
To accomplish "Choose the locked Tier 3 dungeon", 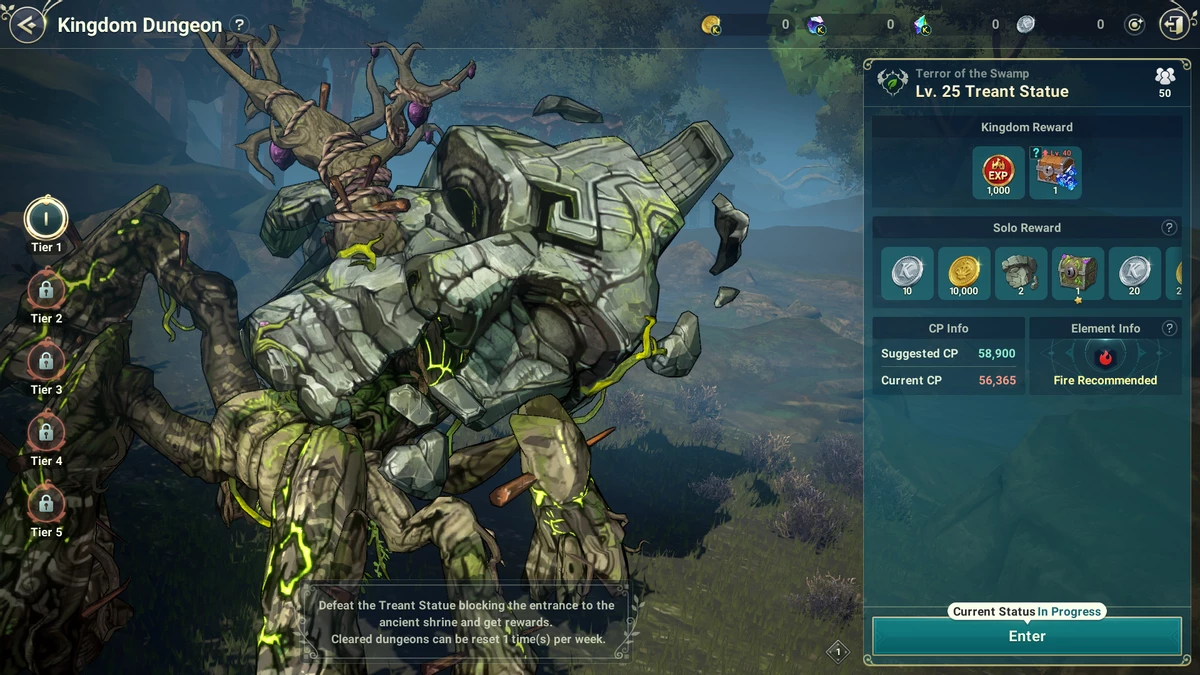I will click(46, 362).
